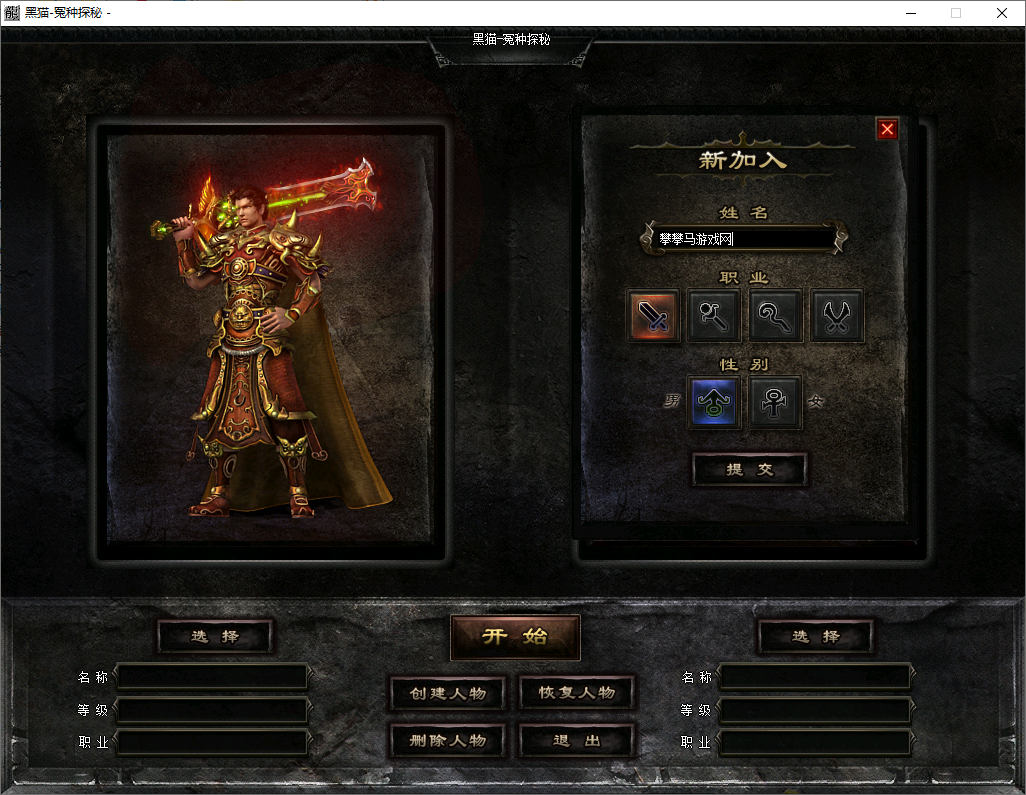Image resolution: width=1026 pixels, height=795 pixels.
Task: Pick the curved crook class icon
Action: (x=776, y=317)
